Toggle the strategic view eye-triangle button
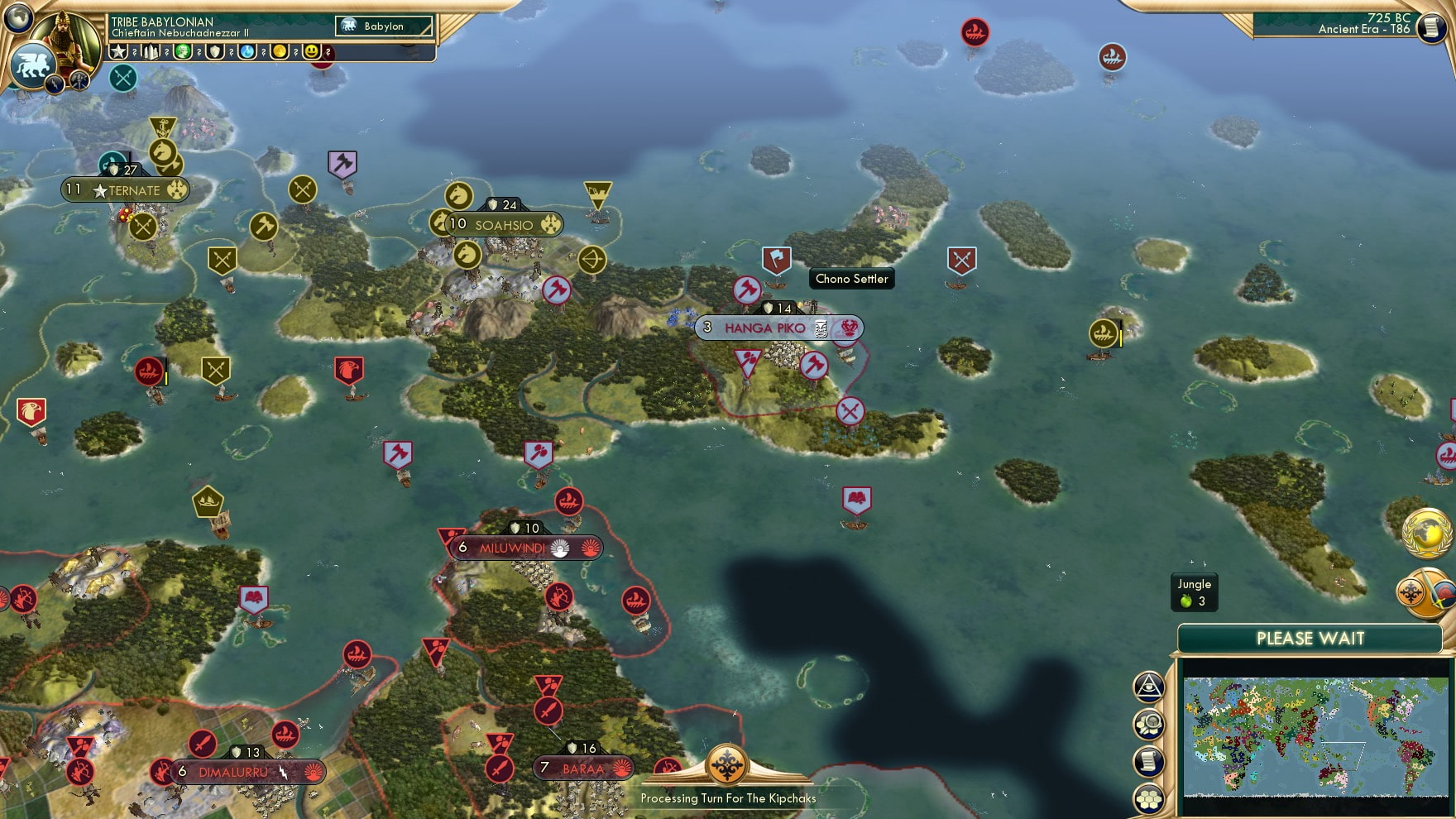 (x=1148, y=686)
